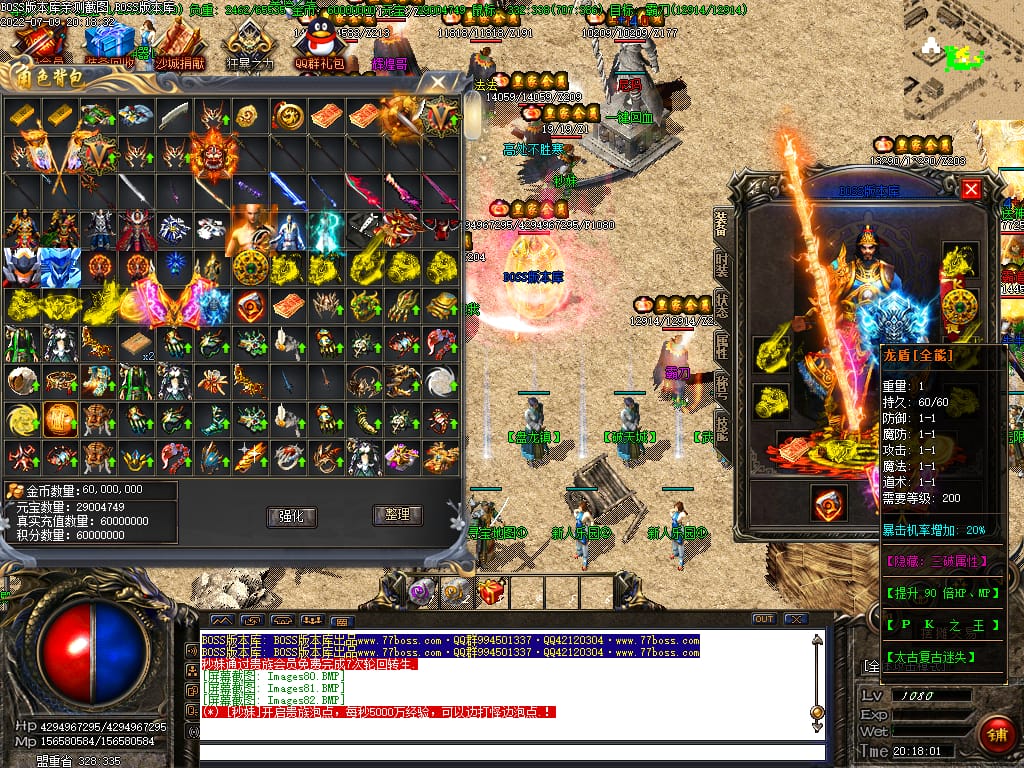Viewport: 1024px width, 768px height.
Task: Close the character bag window
Action: [436, 82]
